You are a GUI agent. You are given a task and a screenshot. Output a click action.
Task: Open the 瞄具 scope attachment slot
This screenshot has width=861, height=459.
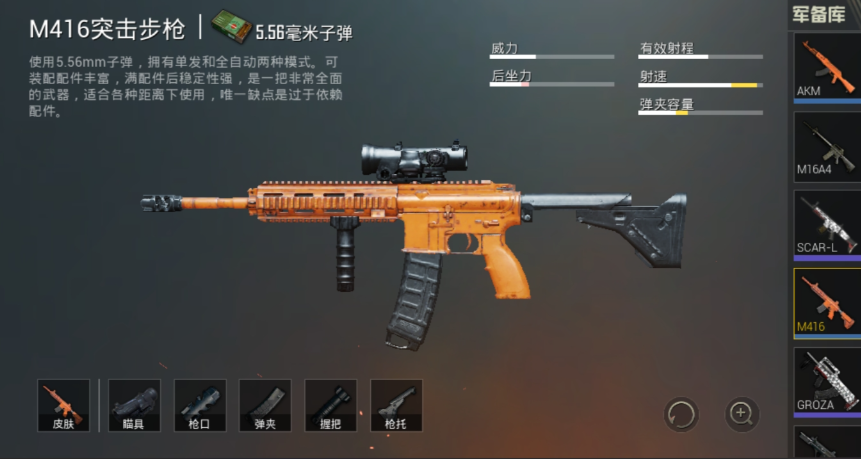(134, 405)
